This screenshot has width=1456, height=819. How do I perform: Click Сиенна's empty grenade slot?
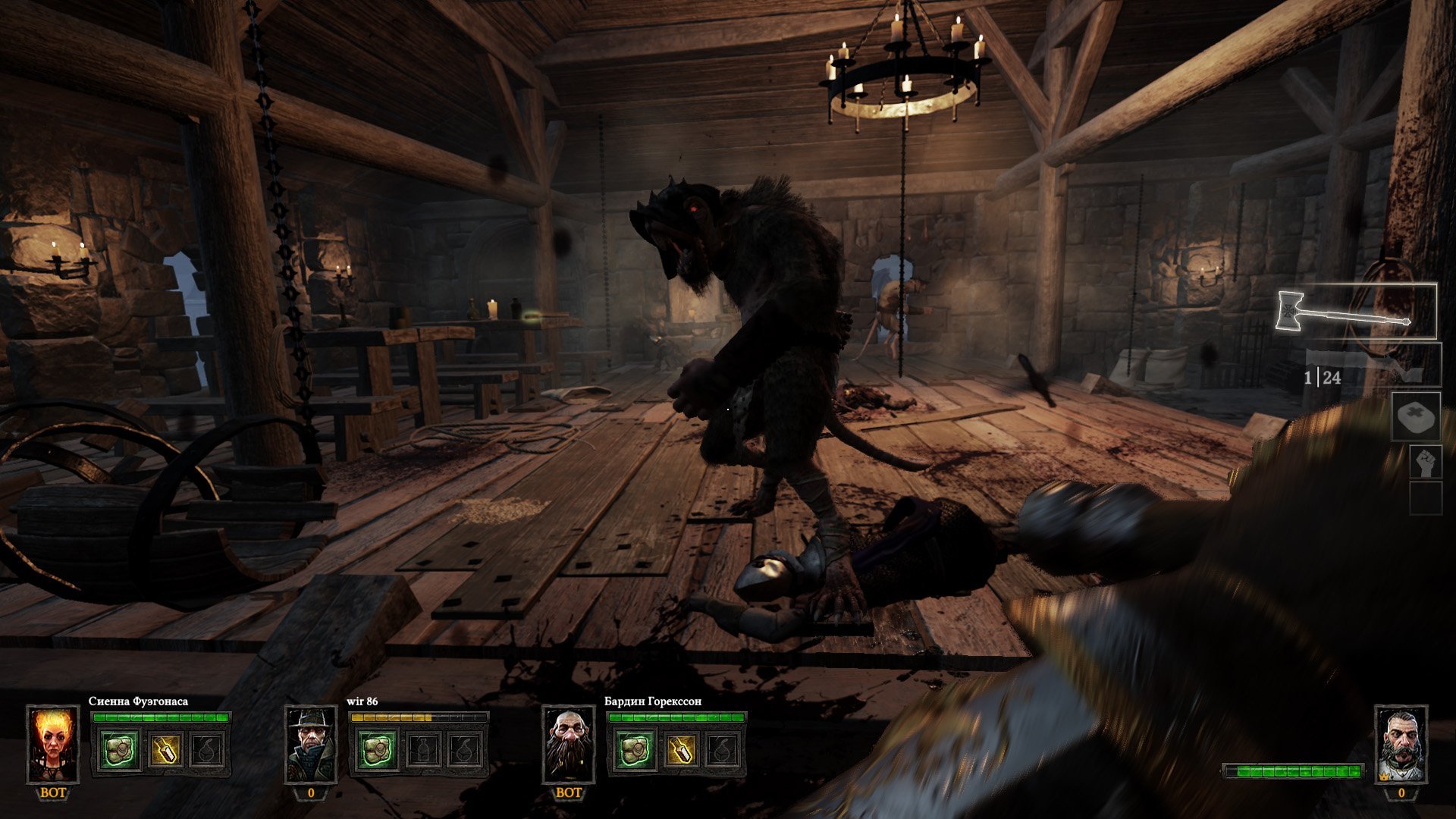click(x=207, y=750)
